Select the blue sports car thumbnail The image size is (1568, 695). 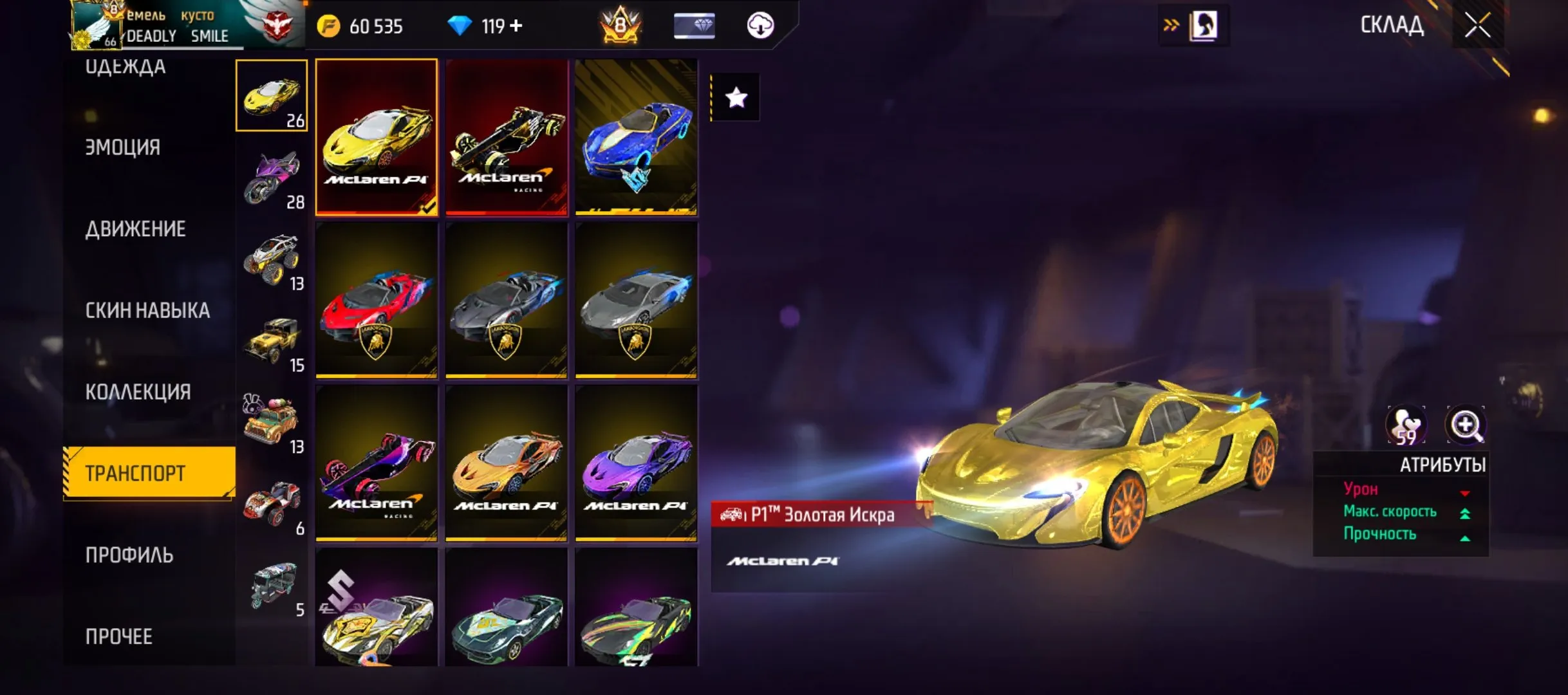(x=636, y=137)
